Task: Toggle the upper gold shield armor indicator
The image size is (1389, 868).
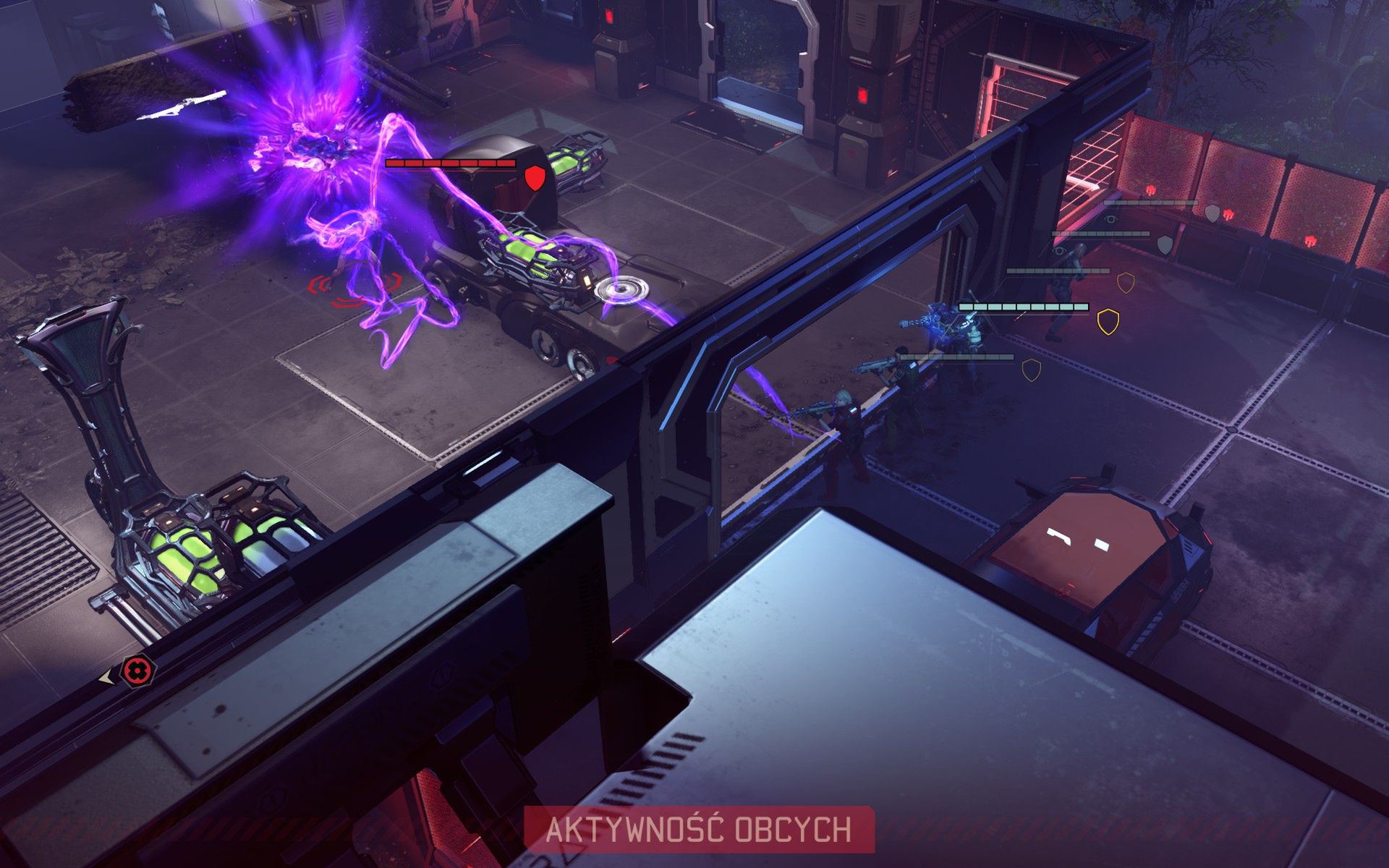Action: [x=1125, y=283]
